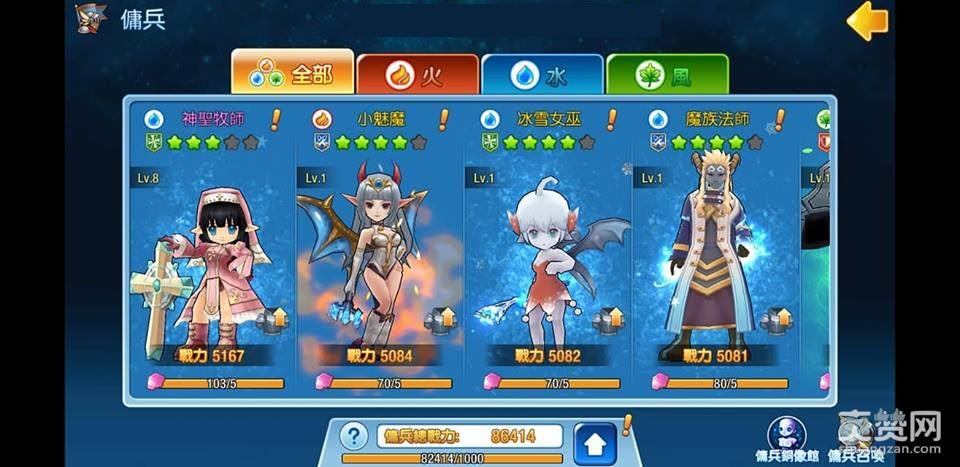Go back with the orange arrow
960x467 pixels.
[866, 21]
